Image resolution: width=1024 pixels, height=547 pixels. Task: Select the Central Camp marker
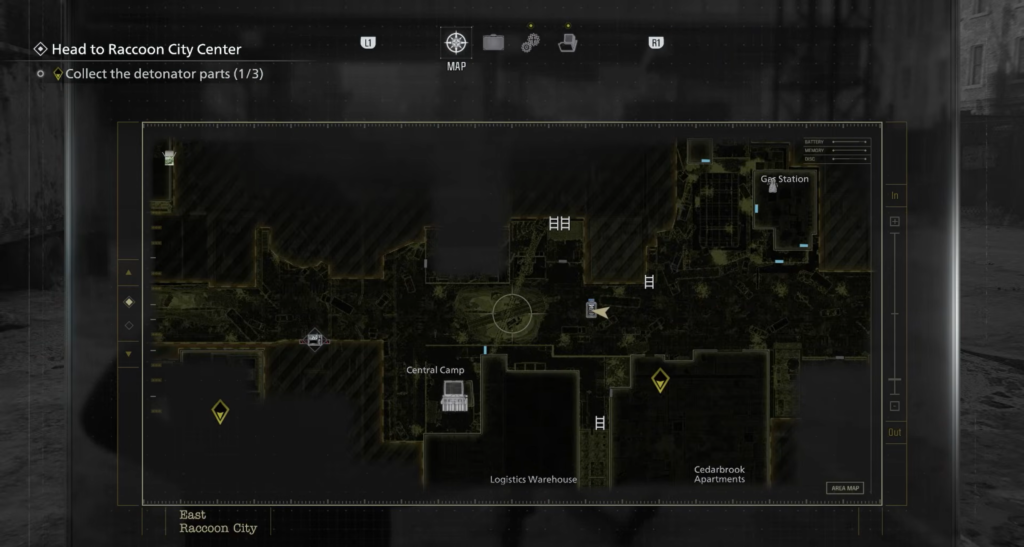click(x=454, y=395)
